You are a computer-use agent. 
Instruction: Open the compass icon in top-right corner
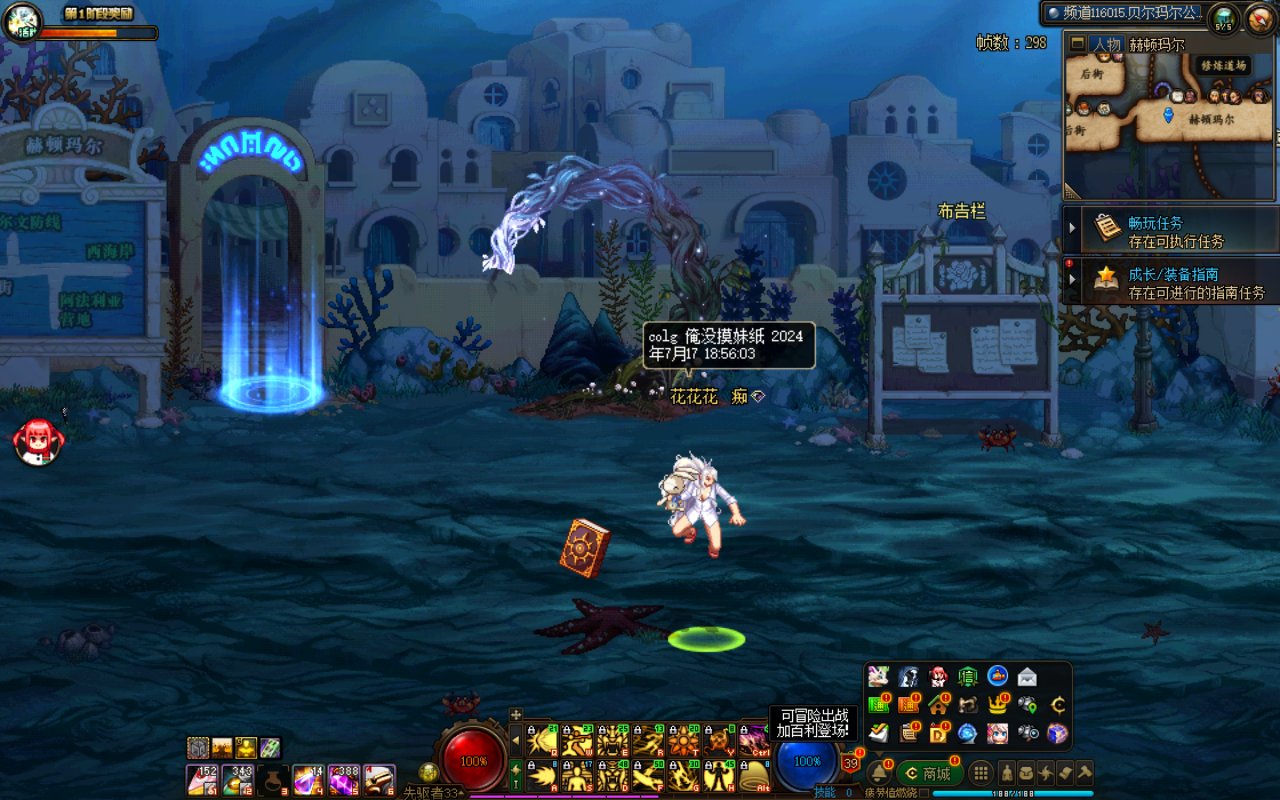(1259, 17)
